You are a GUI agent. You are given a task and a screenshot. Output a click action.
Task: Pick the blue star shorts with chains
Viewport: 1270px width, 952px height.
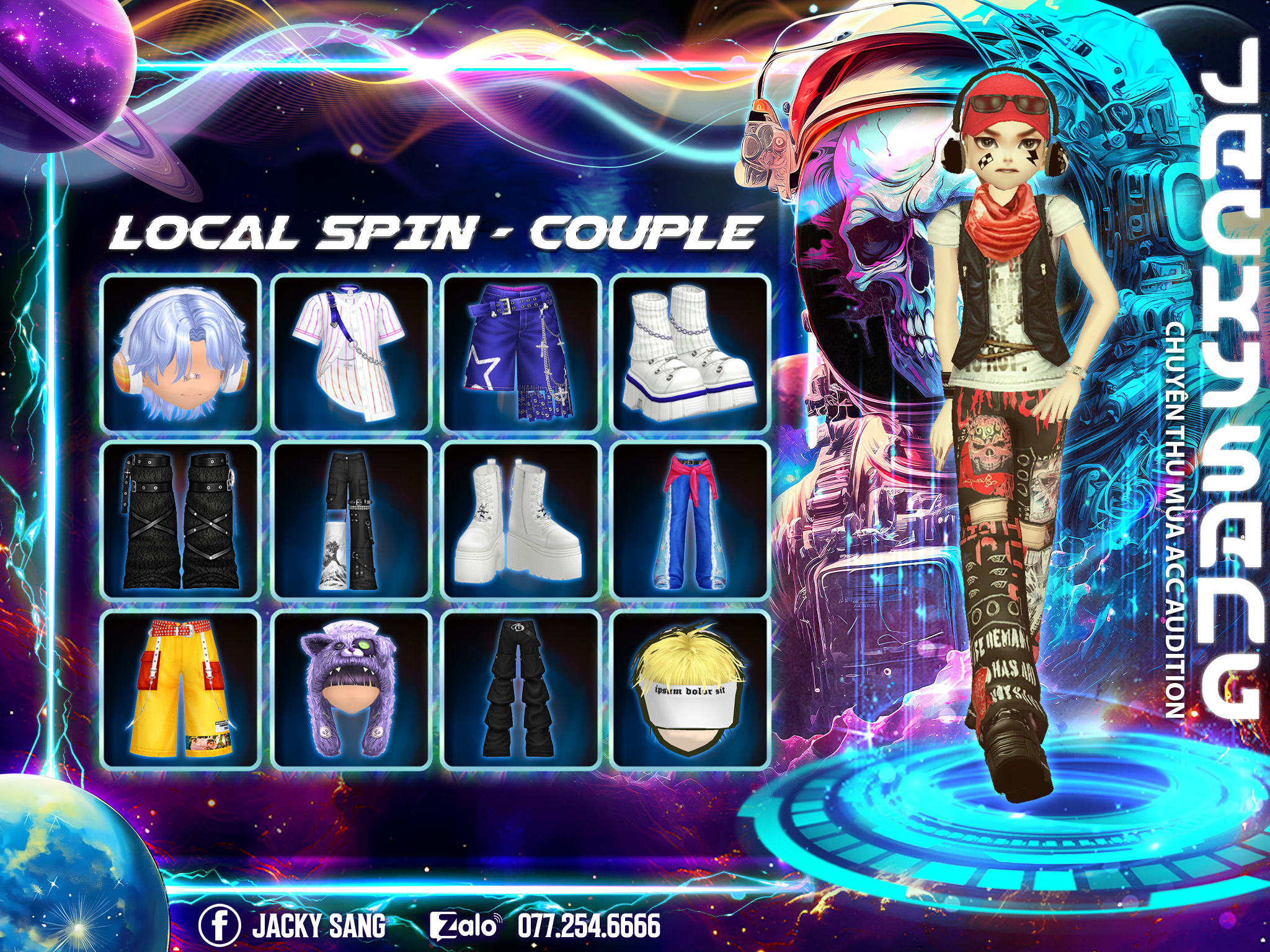[520, 353]
